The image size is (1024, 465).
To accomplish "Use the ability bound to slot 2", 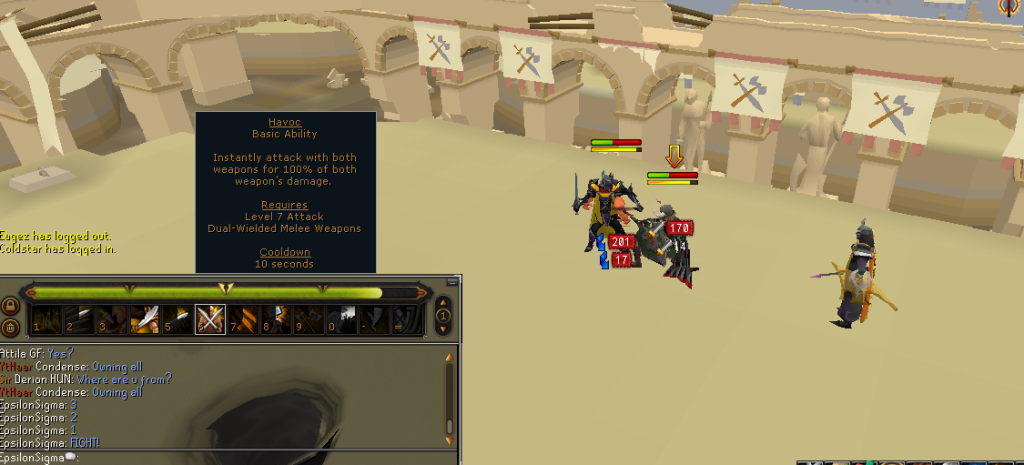I will point(81,319).
